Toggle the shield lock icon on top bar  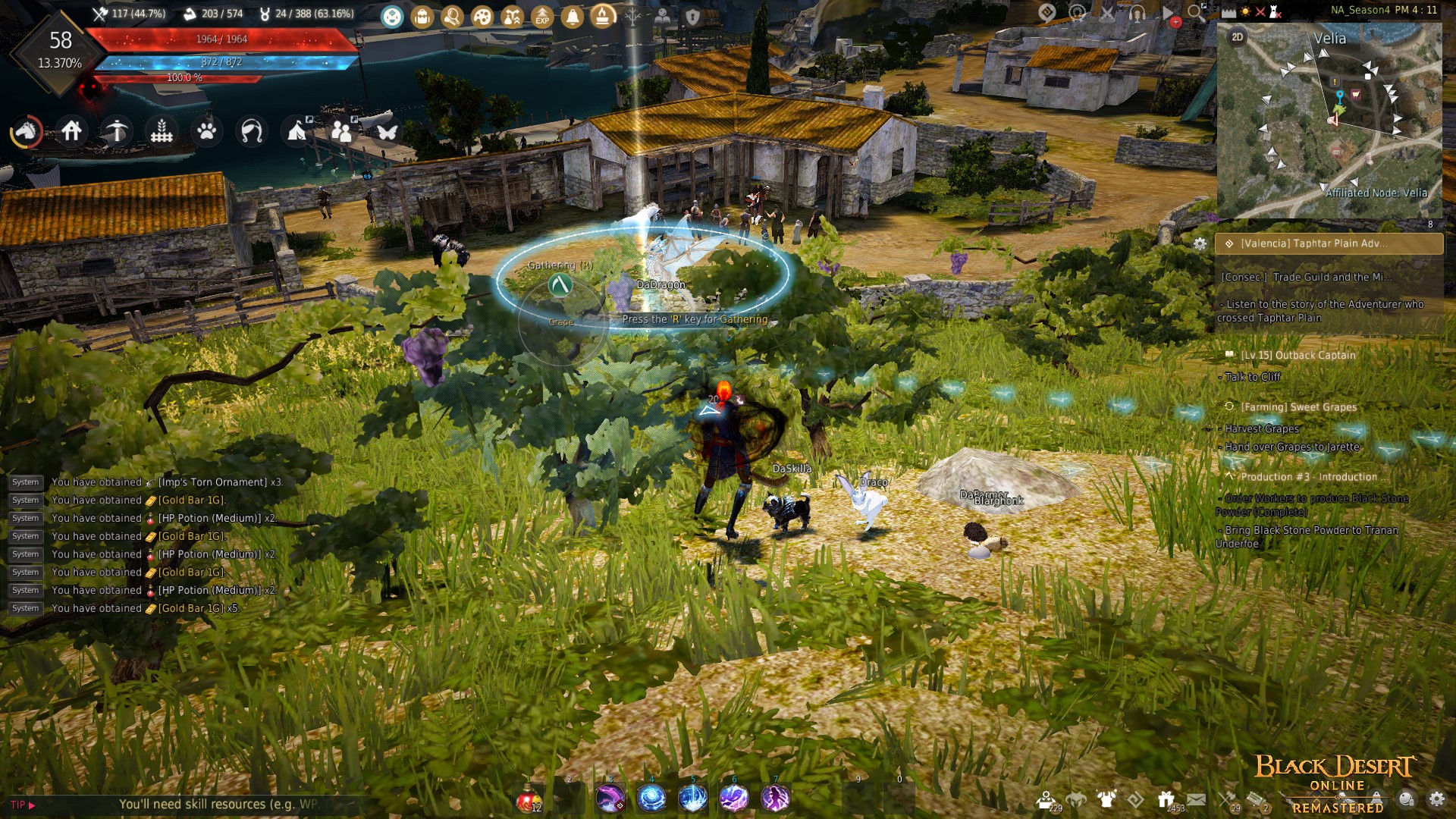click(x=692, y=15)
